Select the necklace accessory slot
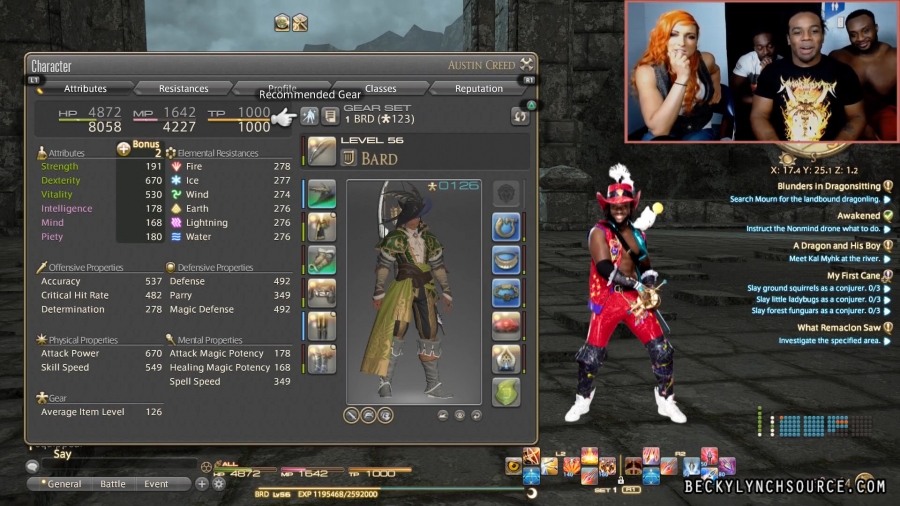 click(x=506, y=260)
